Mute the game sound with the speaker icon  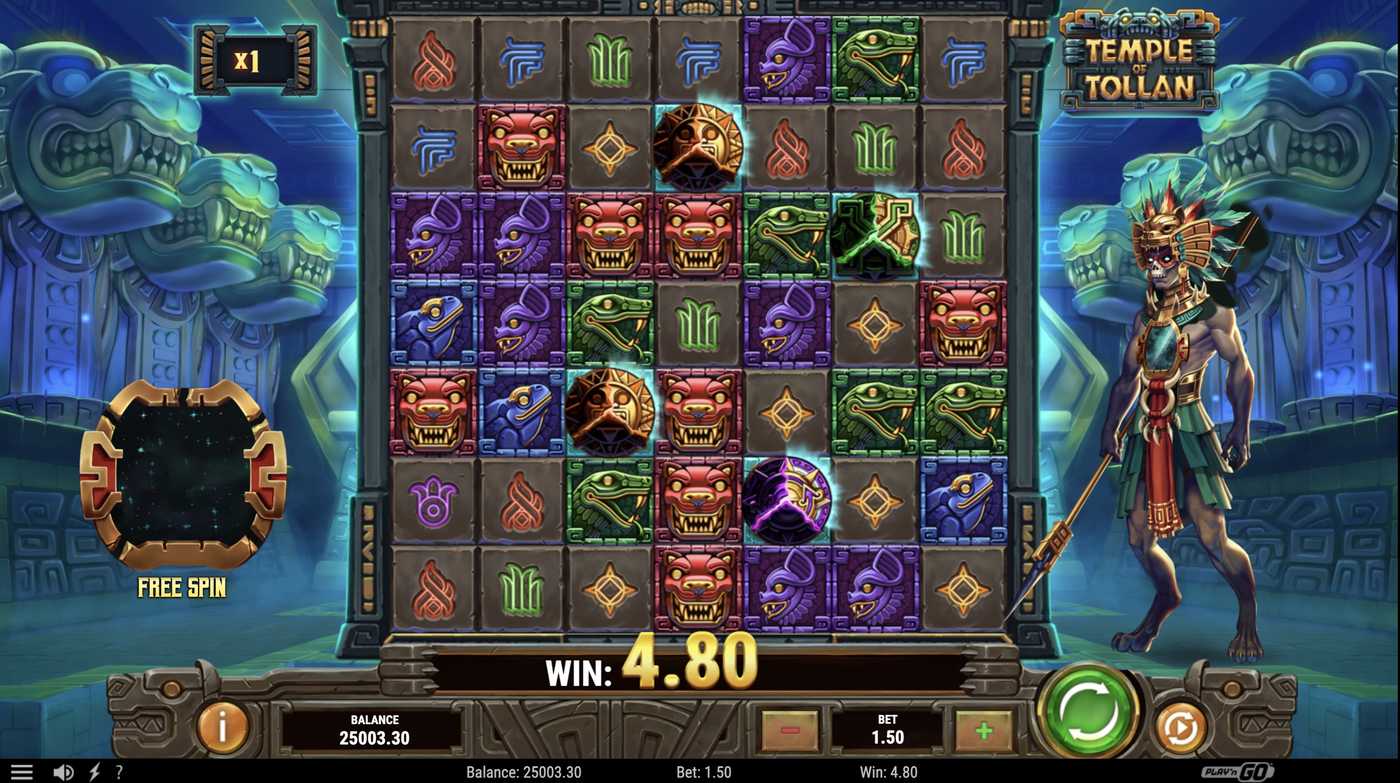[63, 770]
